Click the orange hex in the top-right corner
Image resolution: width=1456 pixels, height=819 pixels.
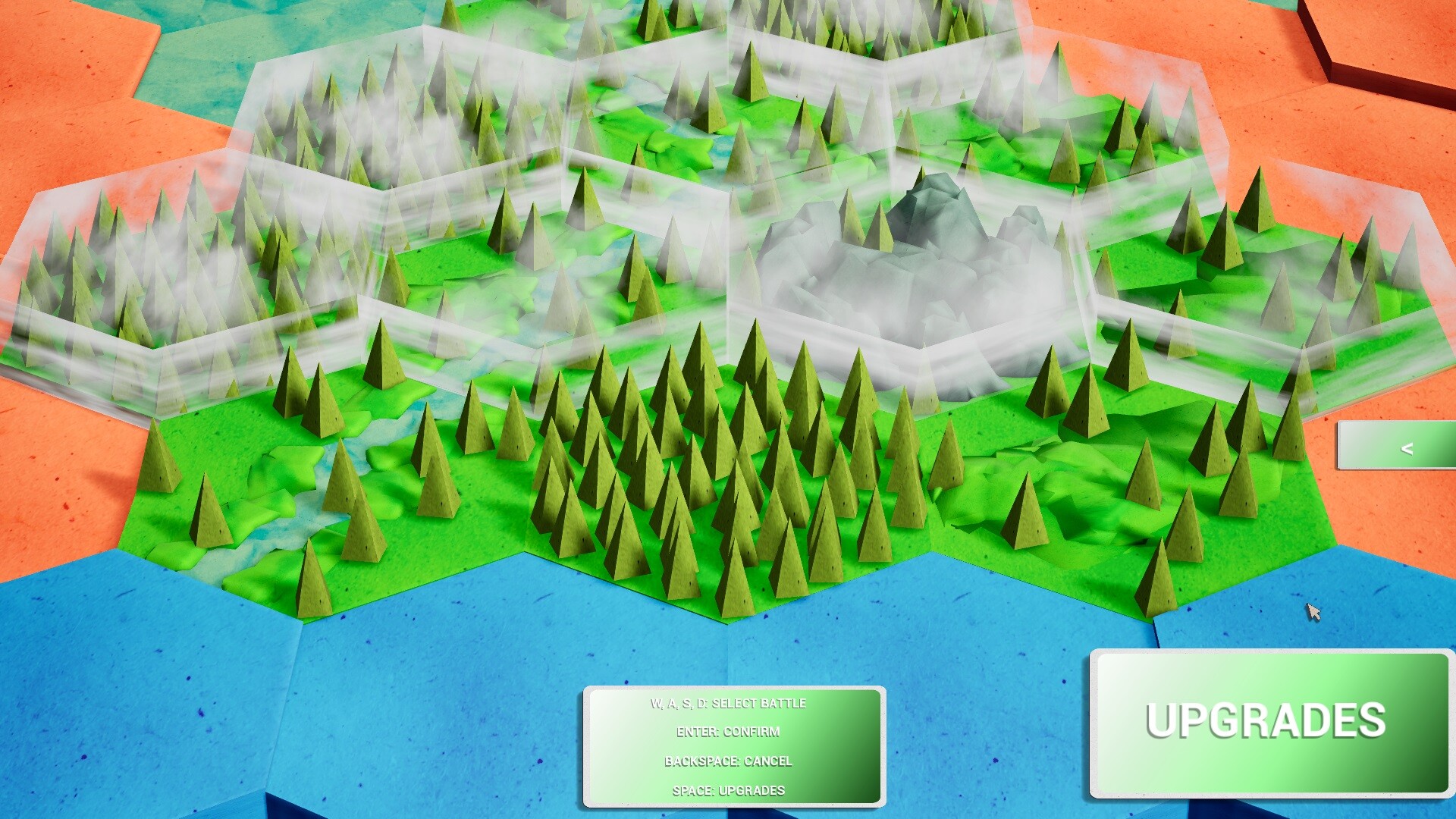point(1395,30)
